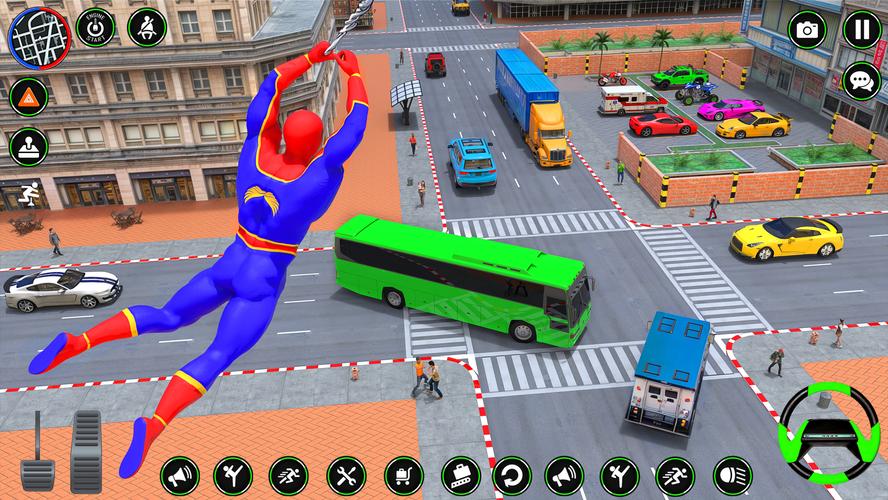Screen dimensions: 888x500
Task: Step on the tall gas pedal
Action: click(86, 450)
